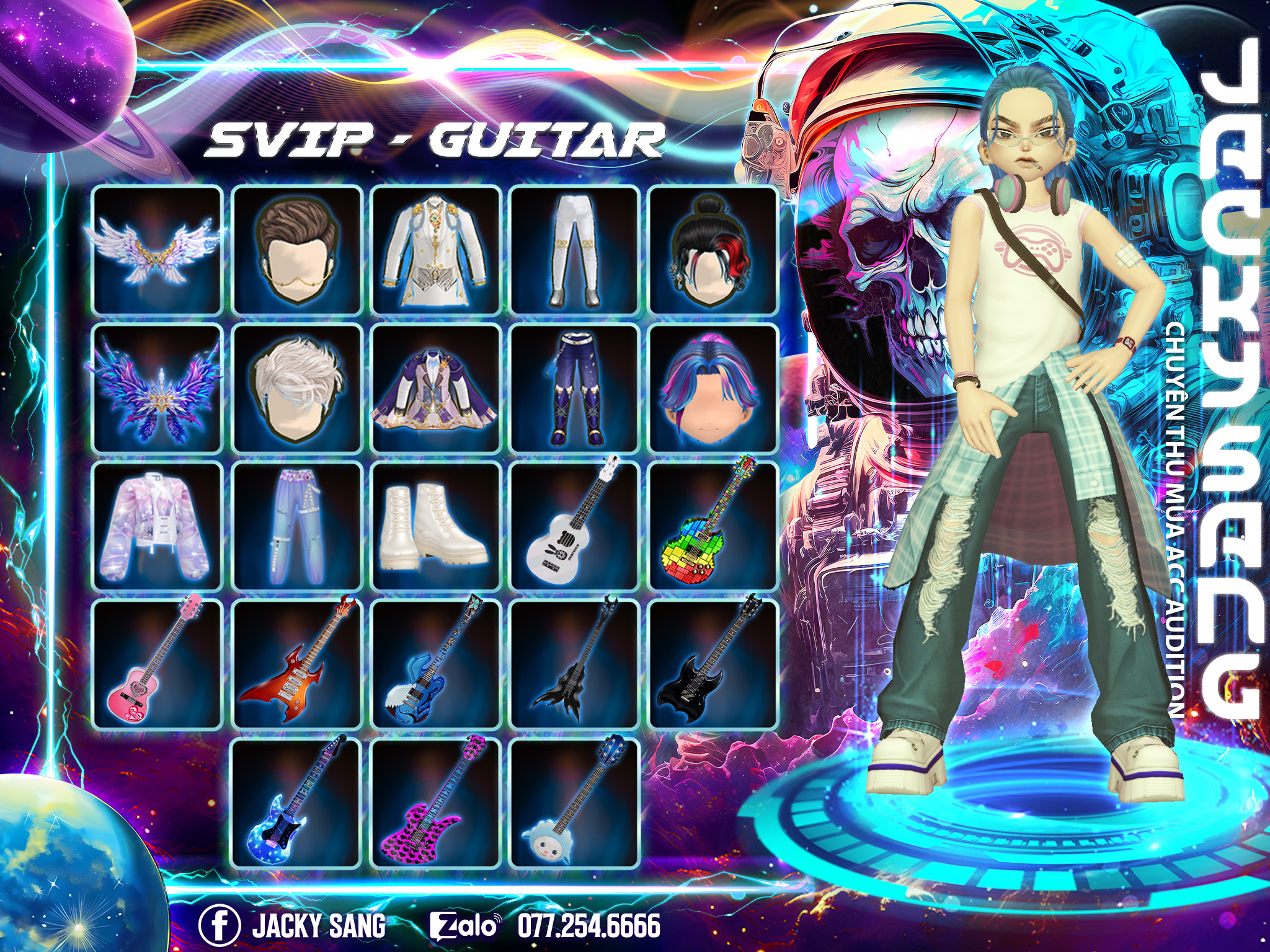Viewport: 1270px width, 952px height.
Task: Select the purple butterfly wings slot
Action: pyautogui.click(x=157, y=389)
